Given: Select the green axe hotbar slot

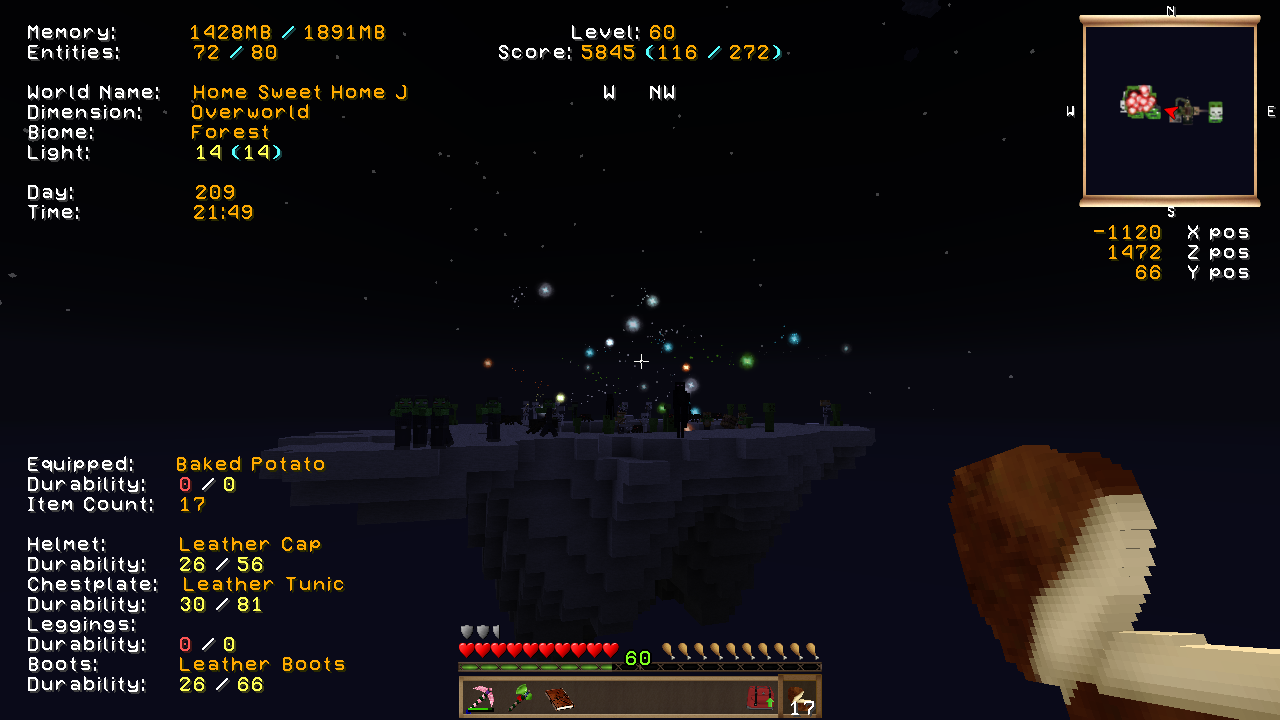Looking at the screenshot, I should click(x=519, y=697).
